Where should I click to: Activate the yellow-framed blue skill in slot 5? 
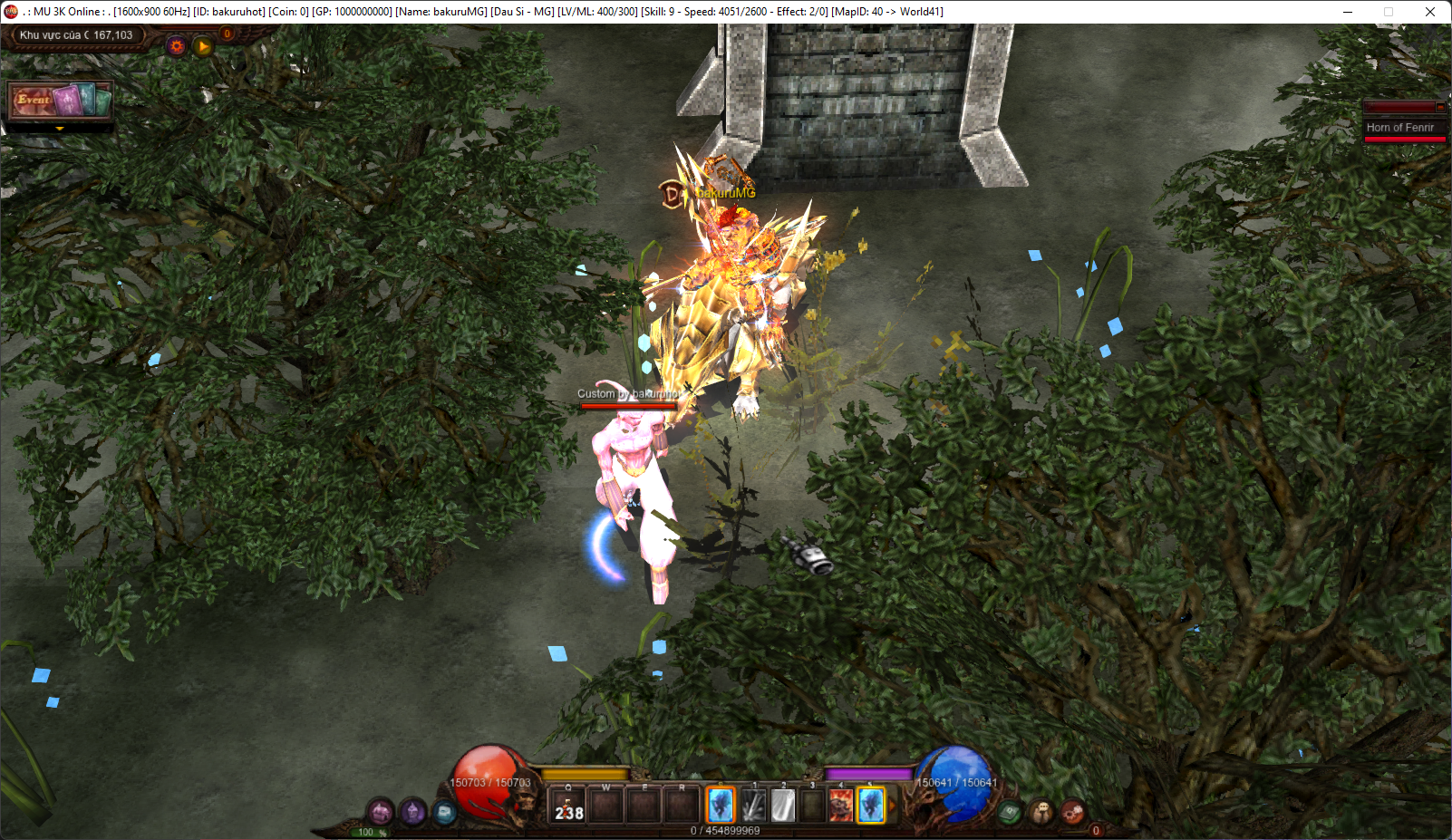[x=871, y=806]
